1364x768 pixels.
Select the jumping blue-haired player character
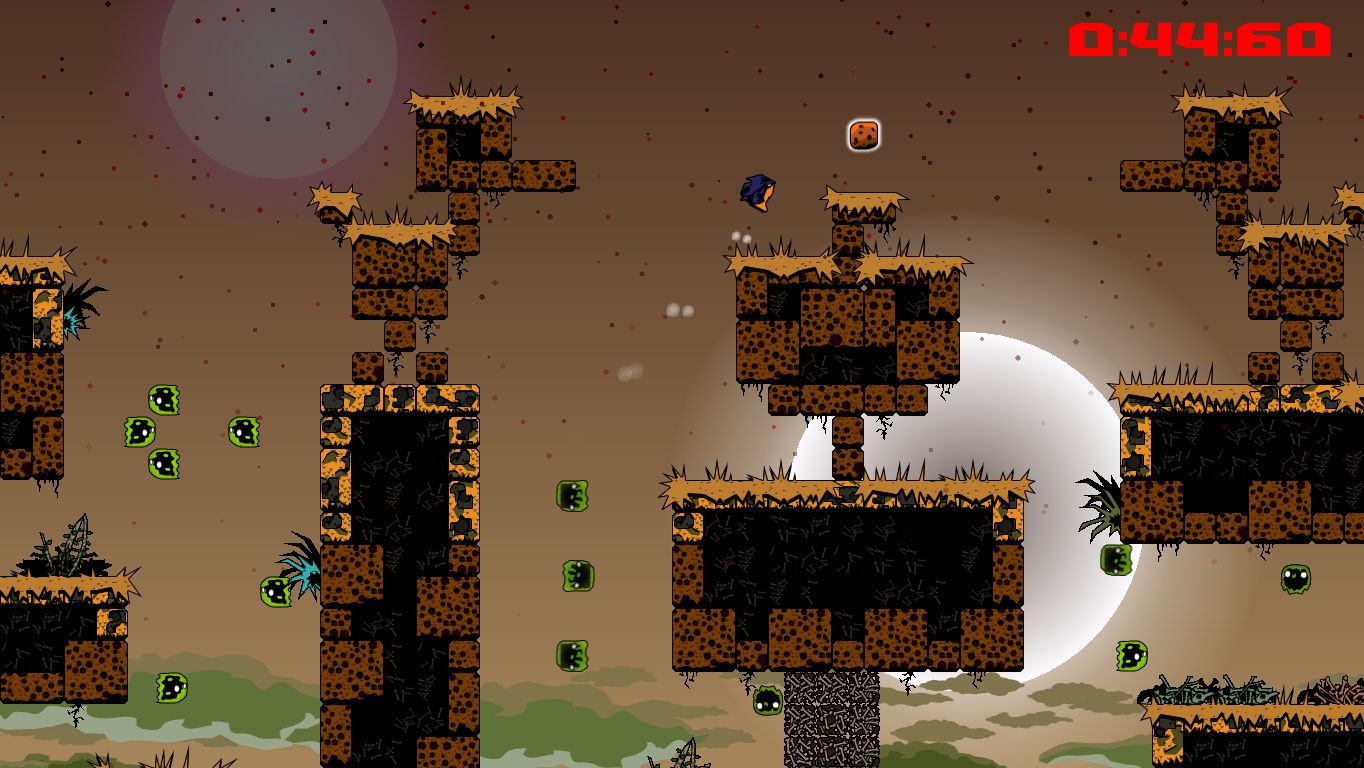click(x=757, y=191)
